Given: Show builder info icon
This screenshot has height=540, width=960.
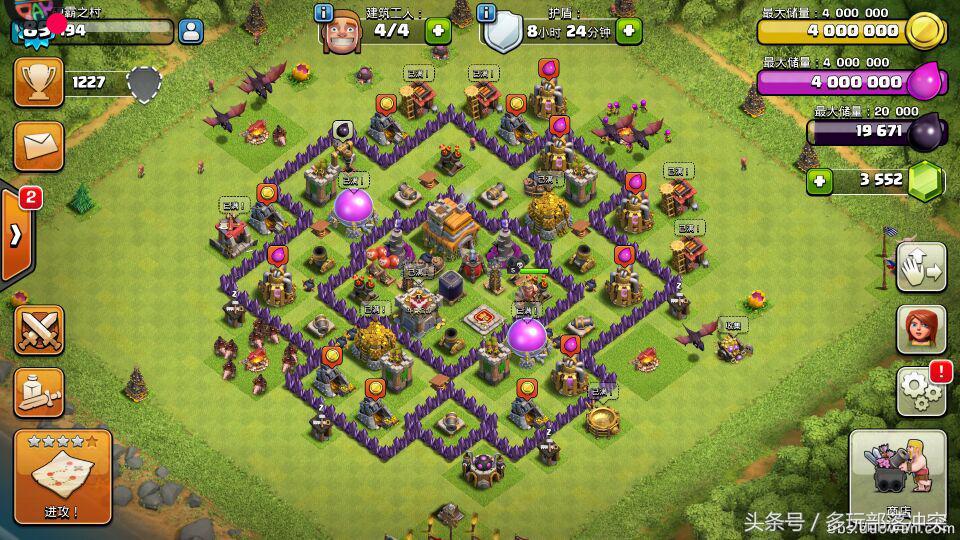Looking at the screenshot, I should [x=324, y=13].
